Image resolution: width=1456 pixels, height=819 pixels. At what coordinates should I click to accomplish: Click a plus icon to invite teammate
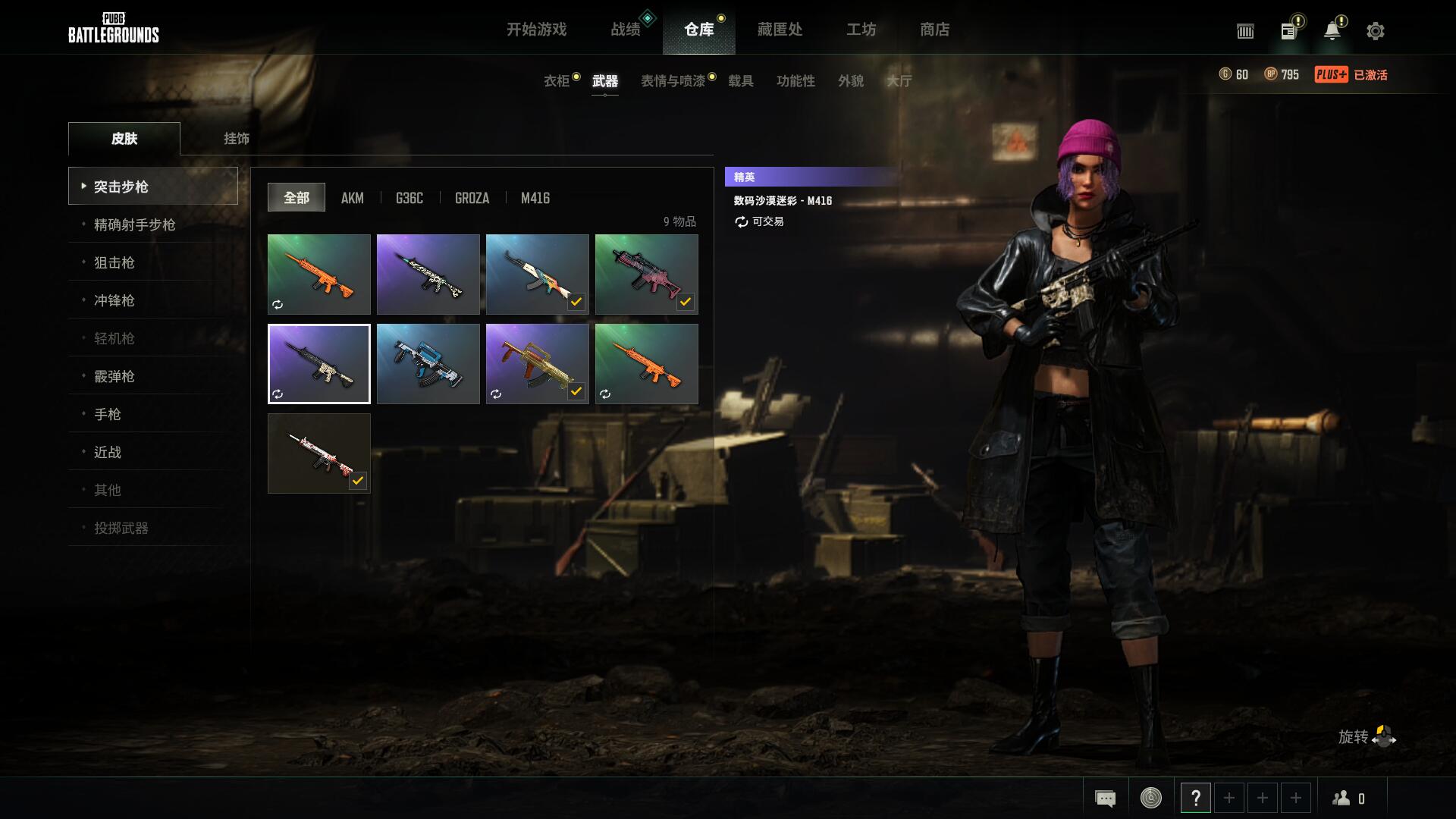(1230, 798)
